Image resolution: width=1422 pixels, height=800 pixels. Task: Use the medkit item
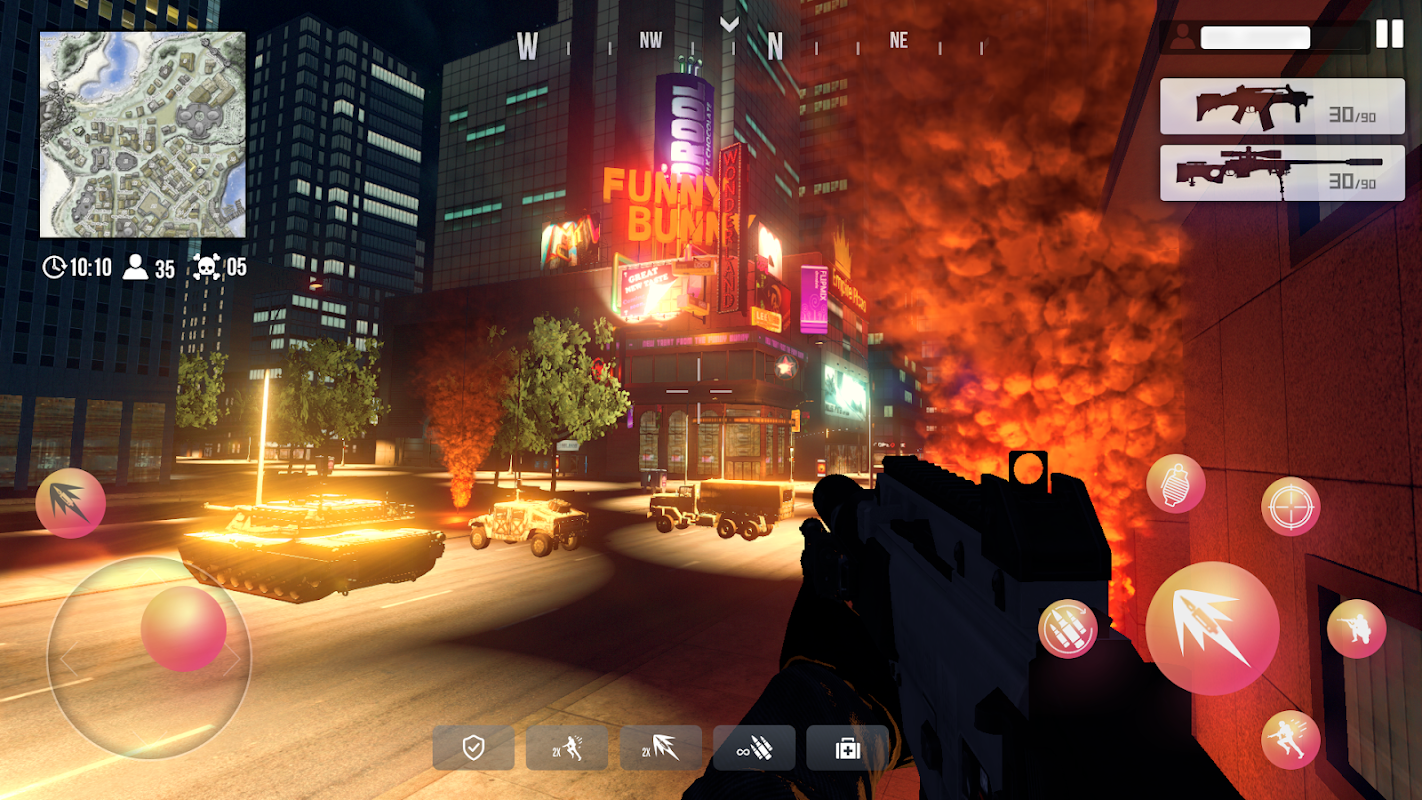click(847, 748)
